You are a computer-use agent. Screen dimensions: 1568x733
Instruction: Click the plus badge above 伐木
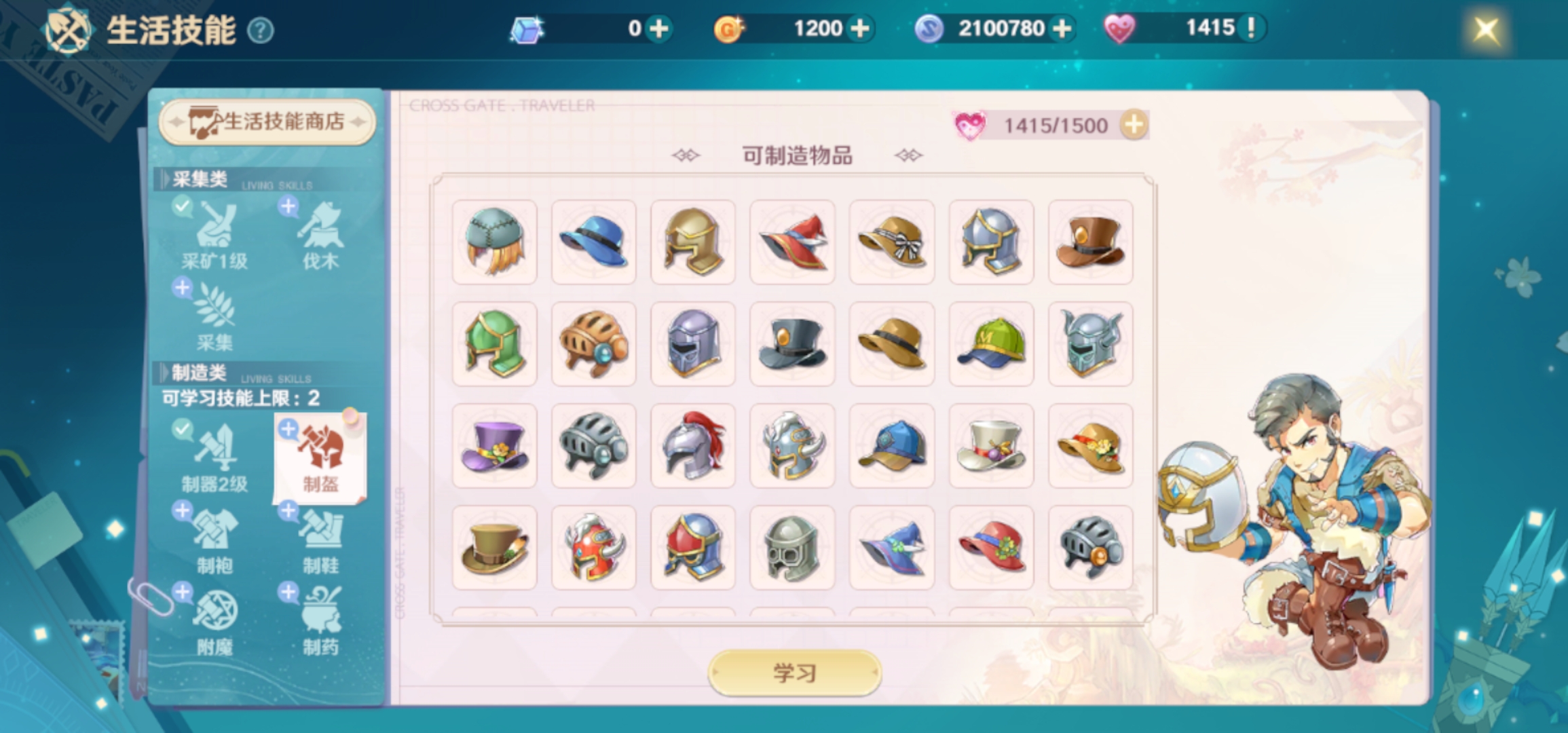tap(287, 208)
